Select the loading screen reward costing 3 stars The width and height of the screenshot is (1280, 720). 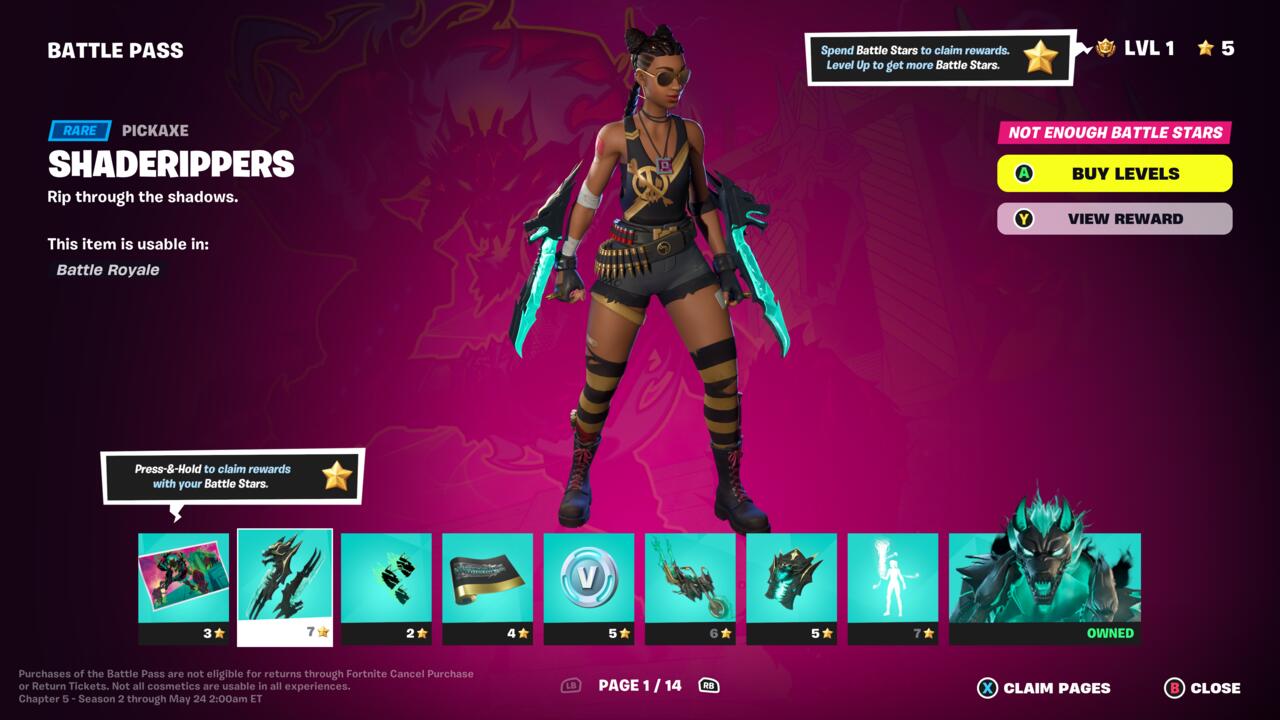pyautogui.click(x=183, y=587)
